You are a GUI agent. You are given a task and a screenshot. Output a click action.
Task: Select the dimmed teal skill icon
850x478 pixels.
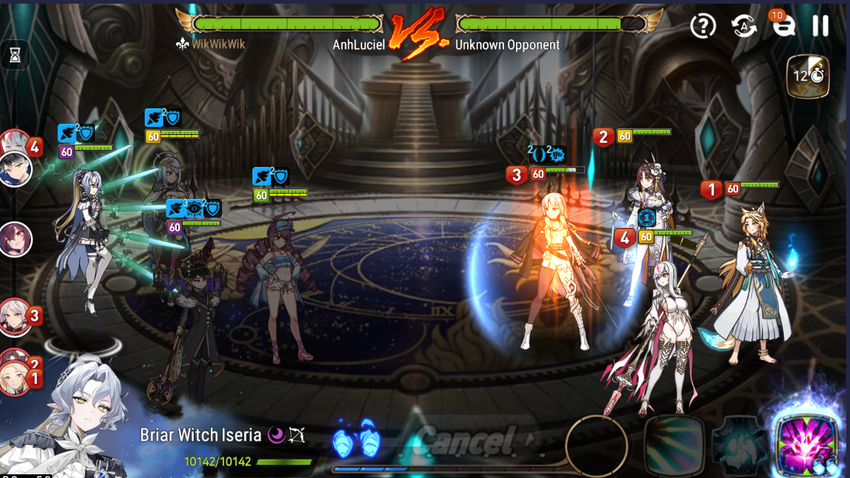(x=740, y=446)
